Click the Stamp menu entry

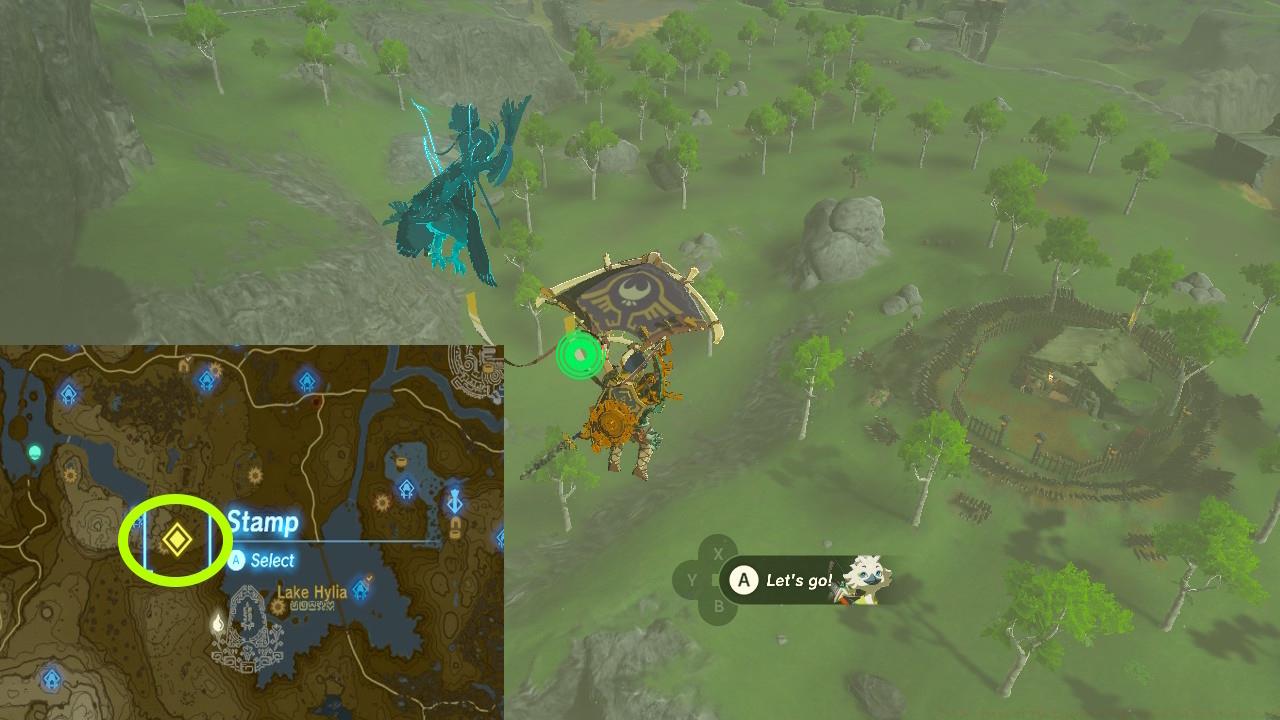pos(261,522)
